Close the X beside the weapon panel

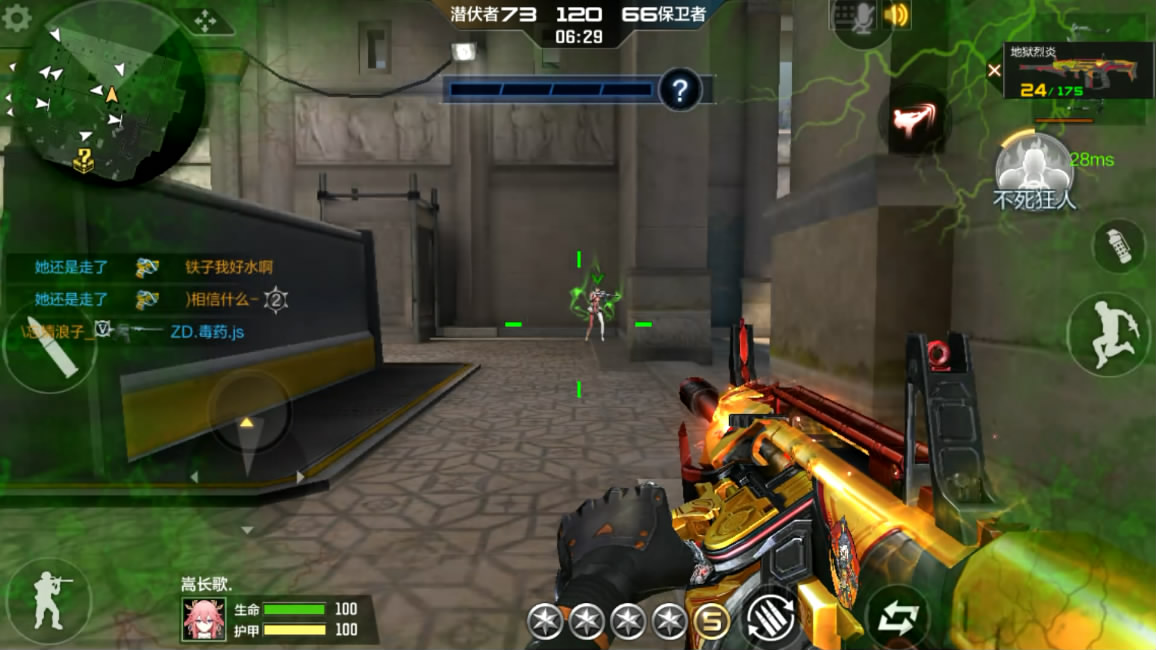[994, 70]
